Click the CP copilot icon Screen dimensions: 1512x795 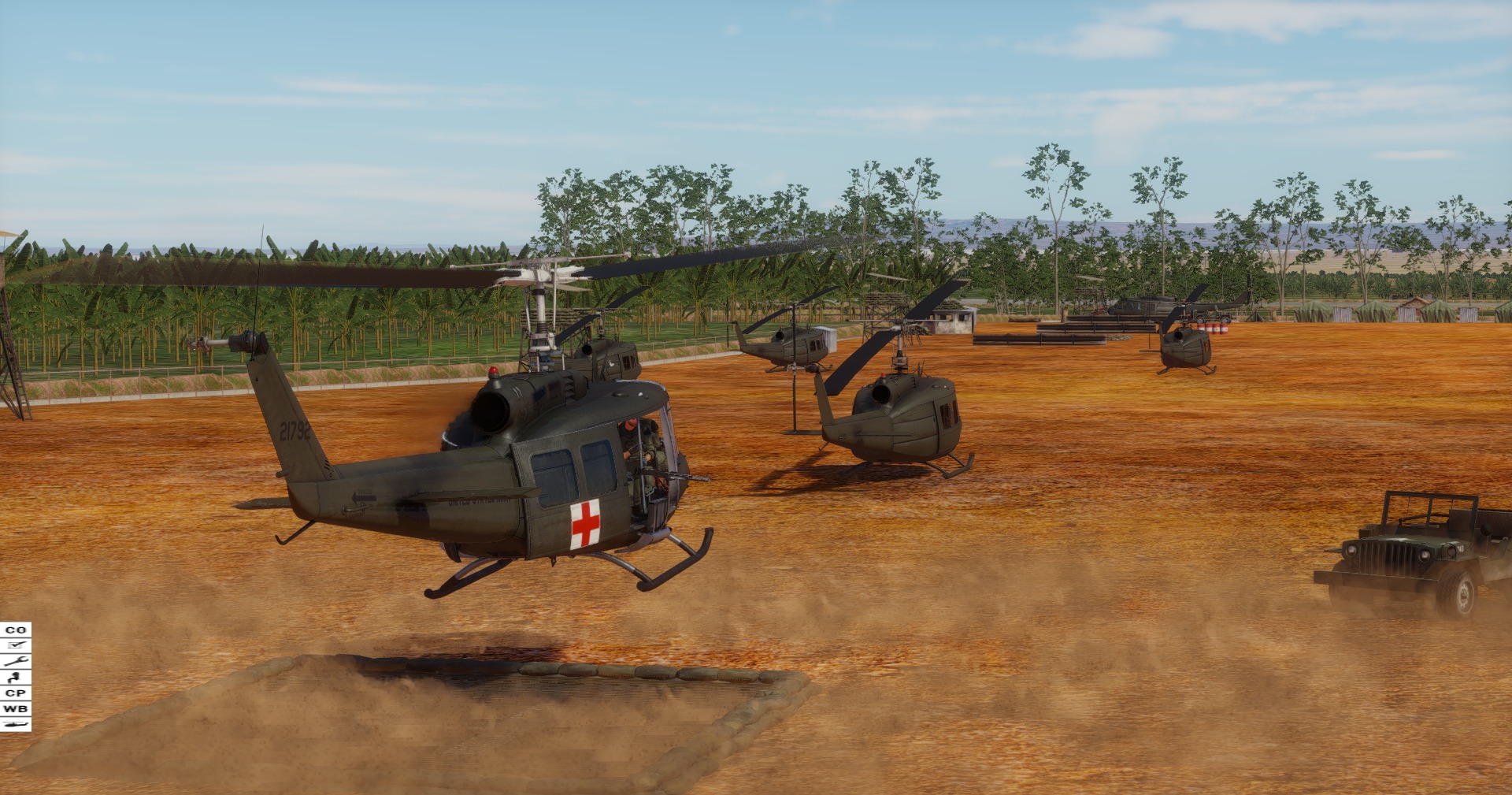14,693
